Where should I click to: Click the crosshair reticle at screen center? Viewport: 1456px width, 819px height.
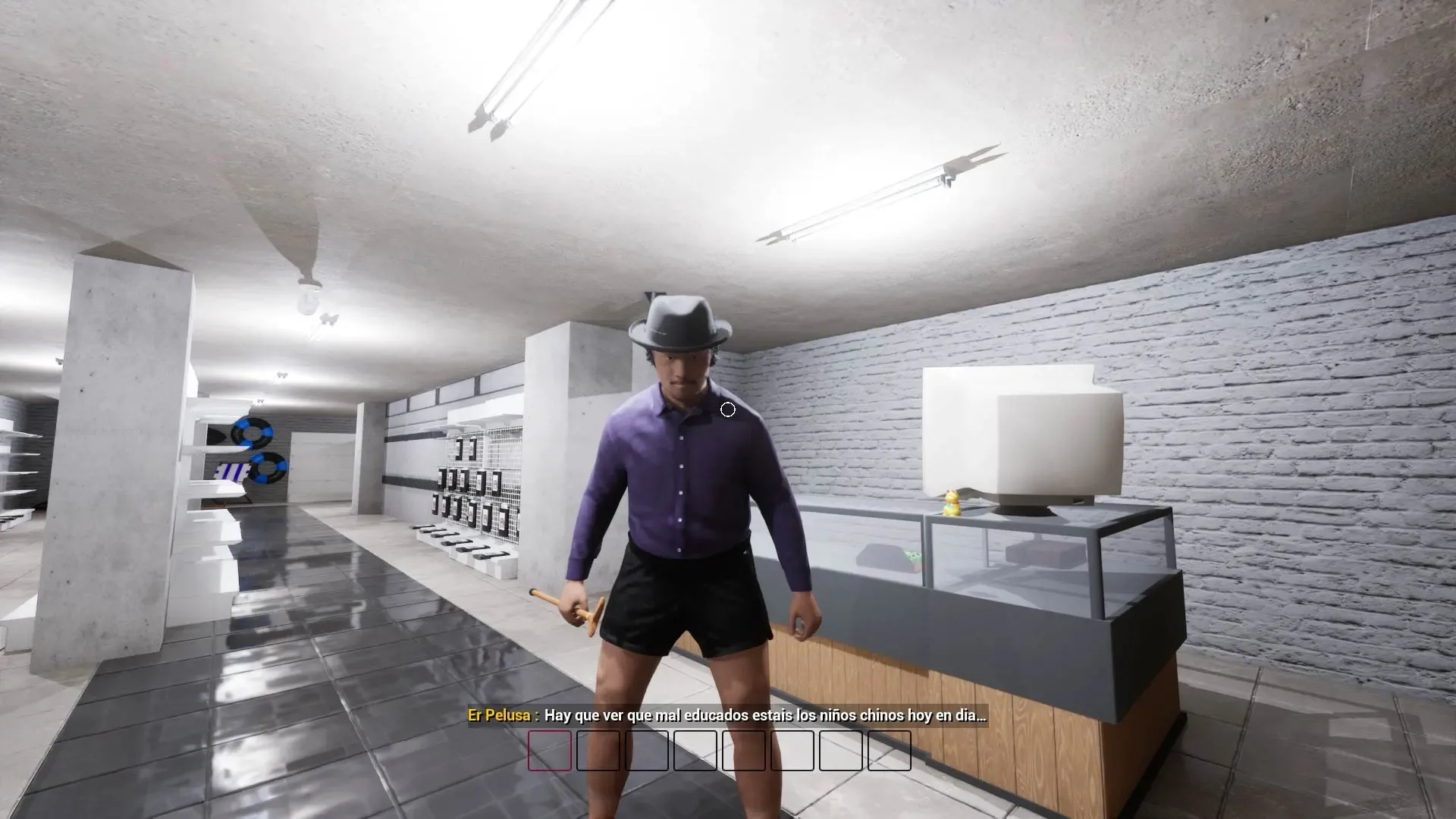(x=727, y=409)
